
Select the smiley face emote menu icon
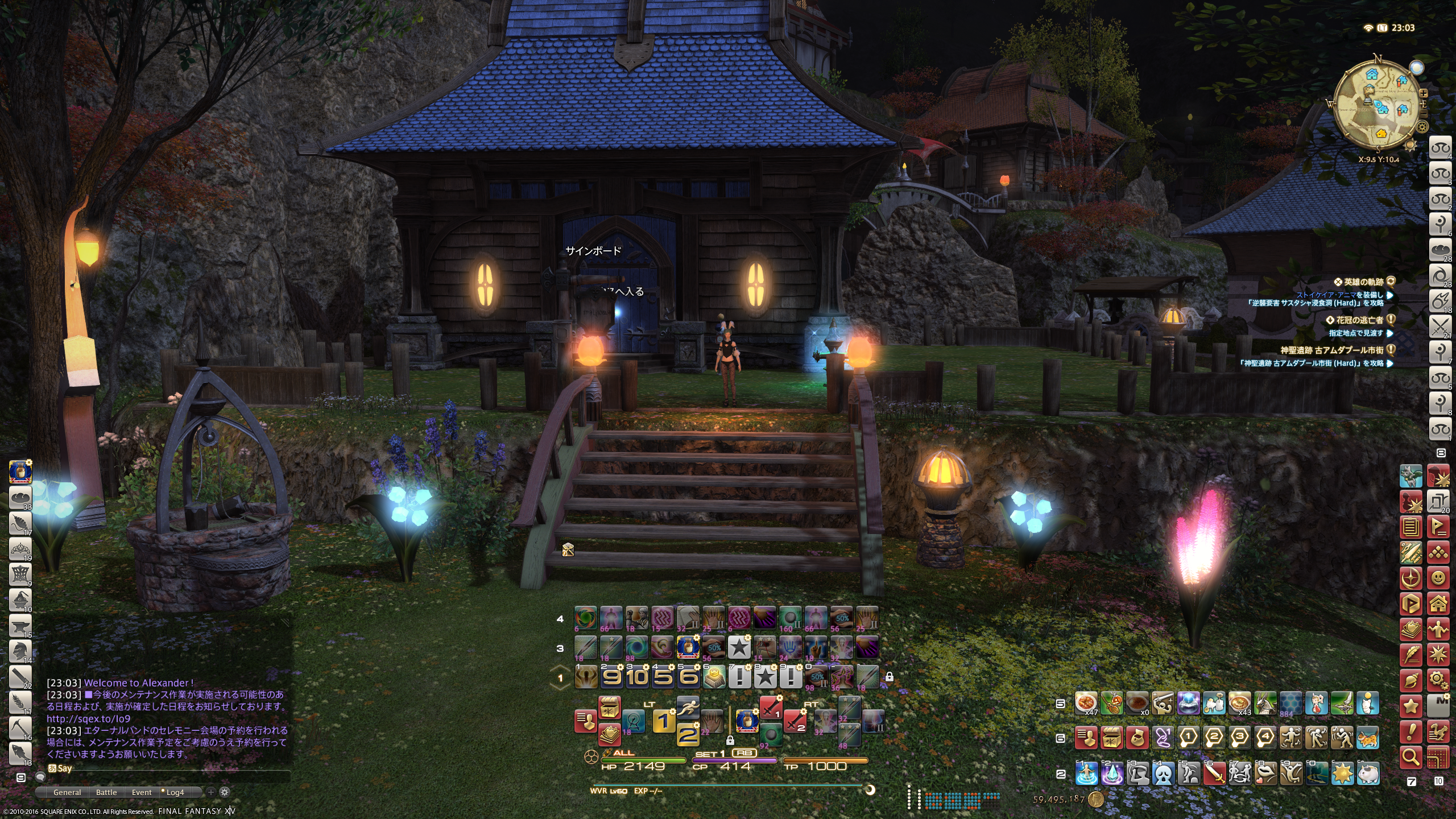(1438, 578)
